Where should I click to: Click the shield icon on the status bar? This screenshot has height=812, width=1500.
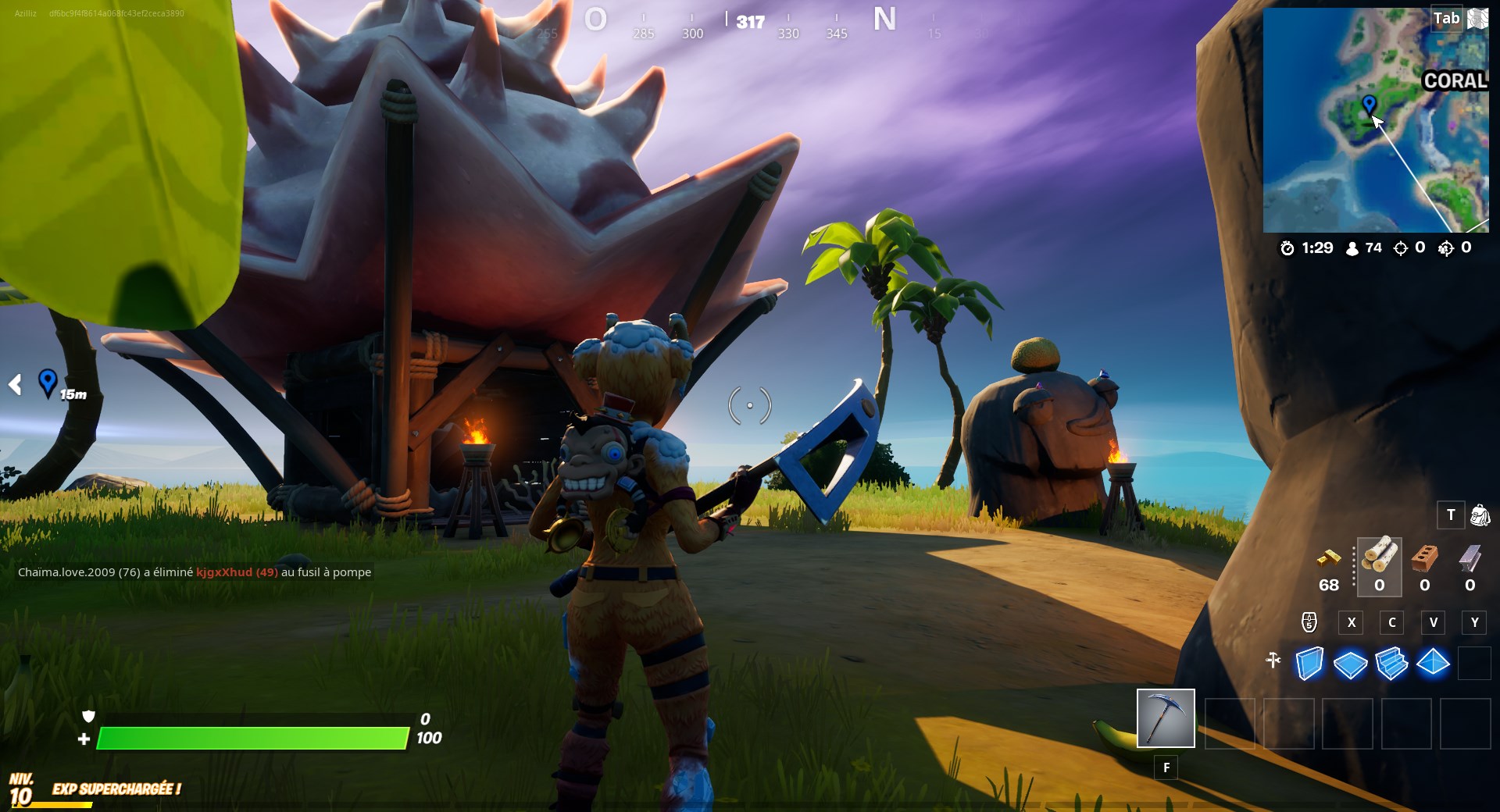88,715
